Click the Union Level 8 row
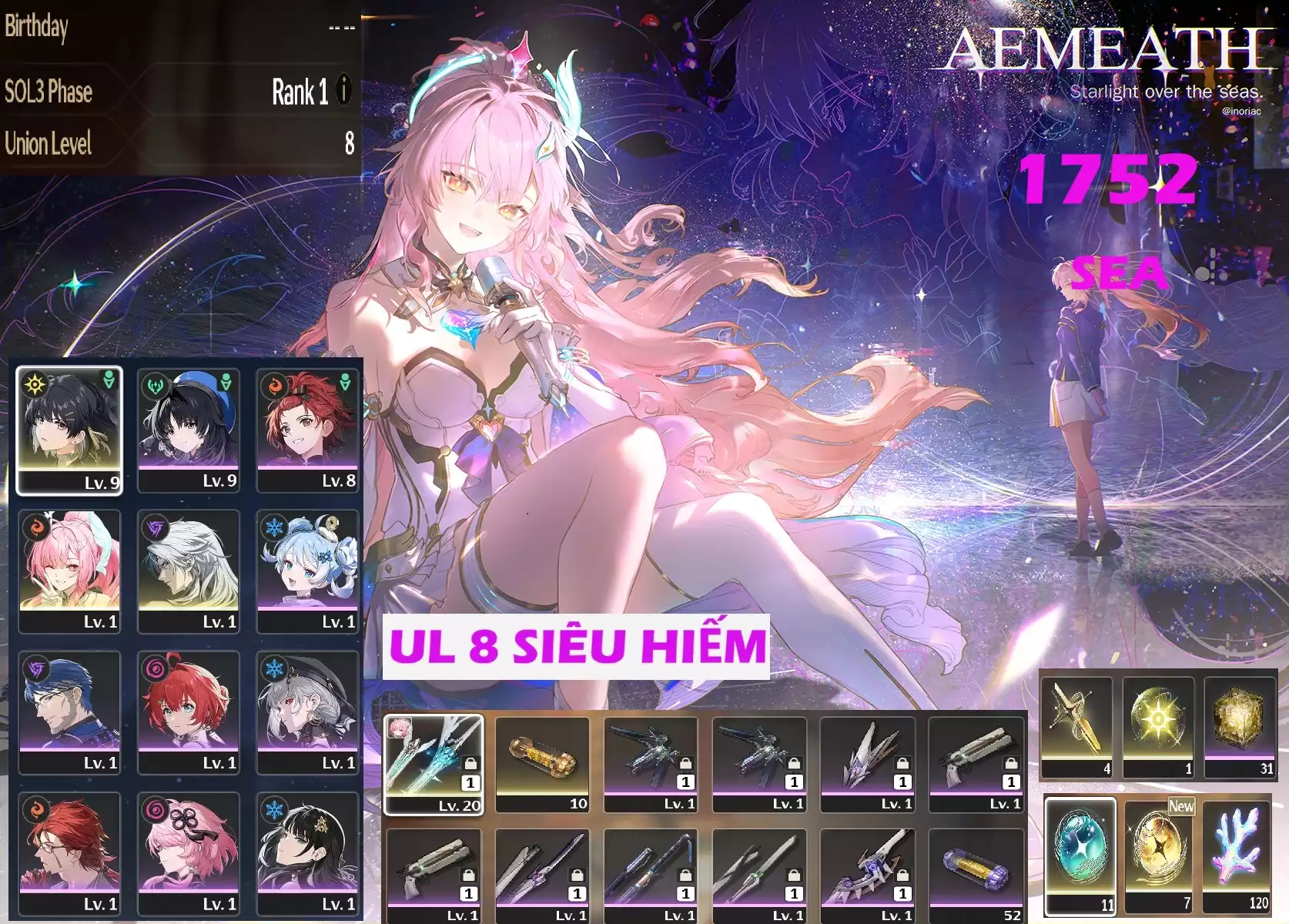Image resolution: width=1289 pixels, height=924 pixels. [177, 143]
